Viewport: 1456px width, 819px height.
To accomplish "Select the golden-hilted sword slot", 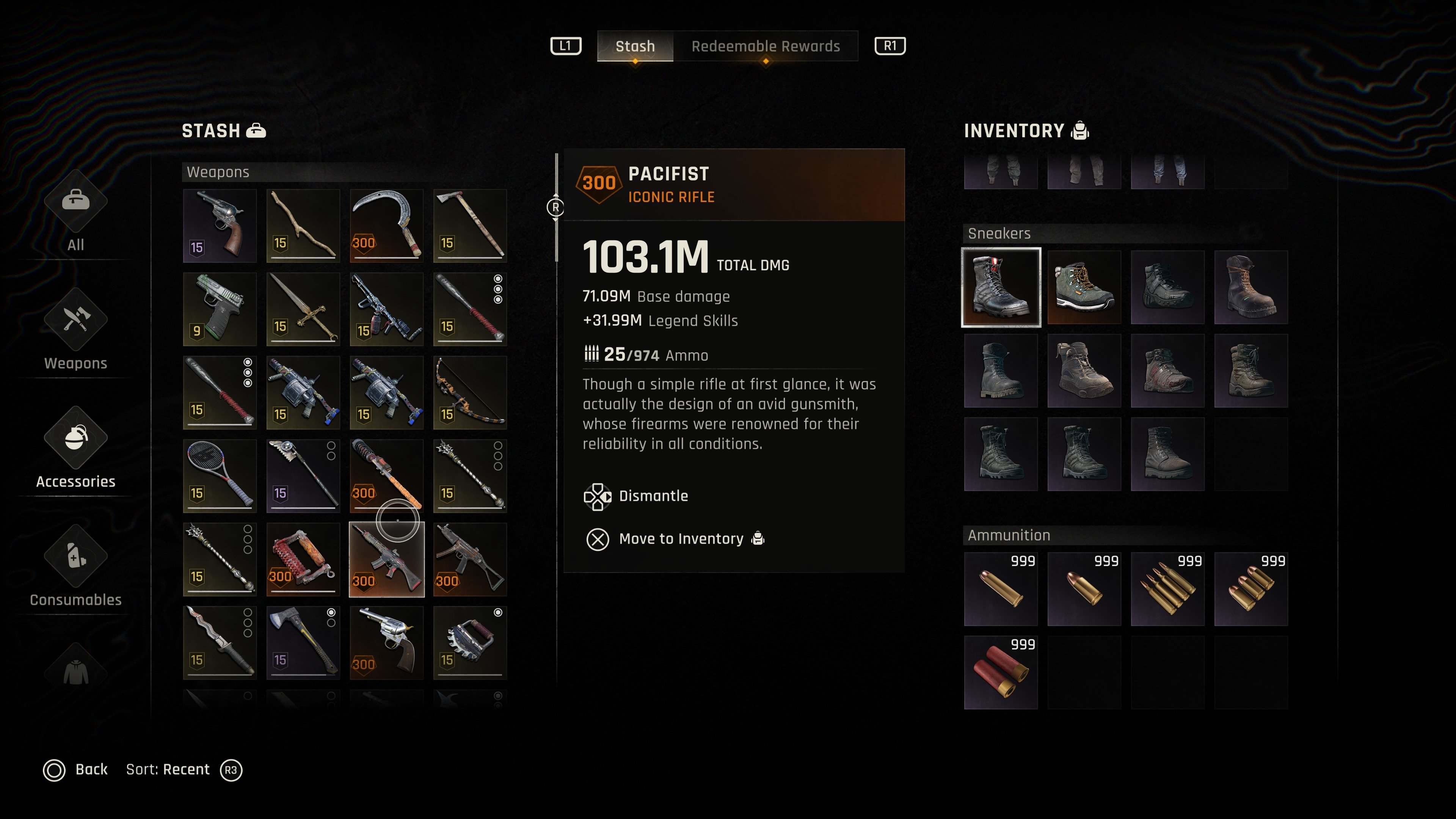I will 303,309.
